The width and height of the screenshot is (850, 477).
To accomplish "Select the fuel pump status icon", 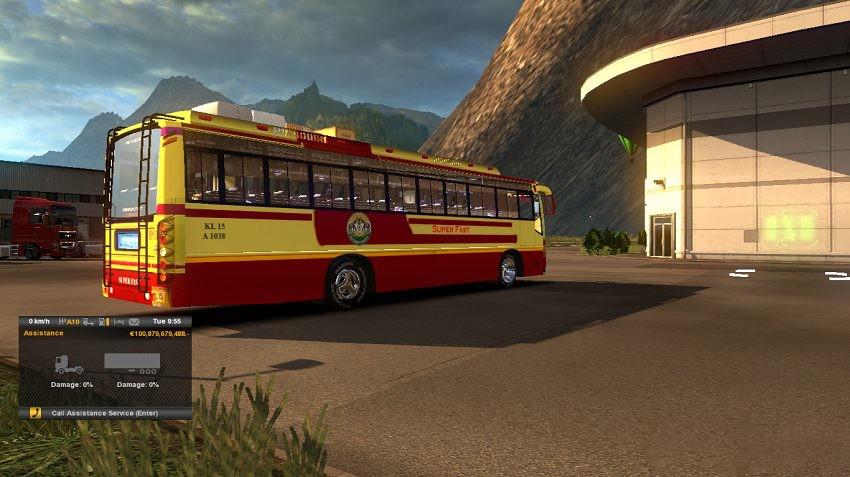I will pos(103,322).
